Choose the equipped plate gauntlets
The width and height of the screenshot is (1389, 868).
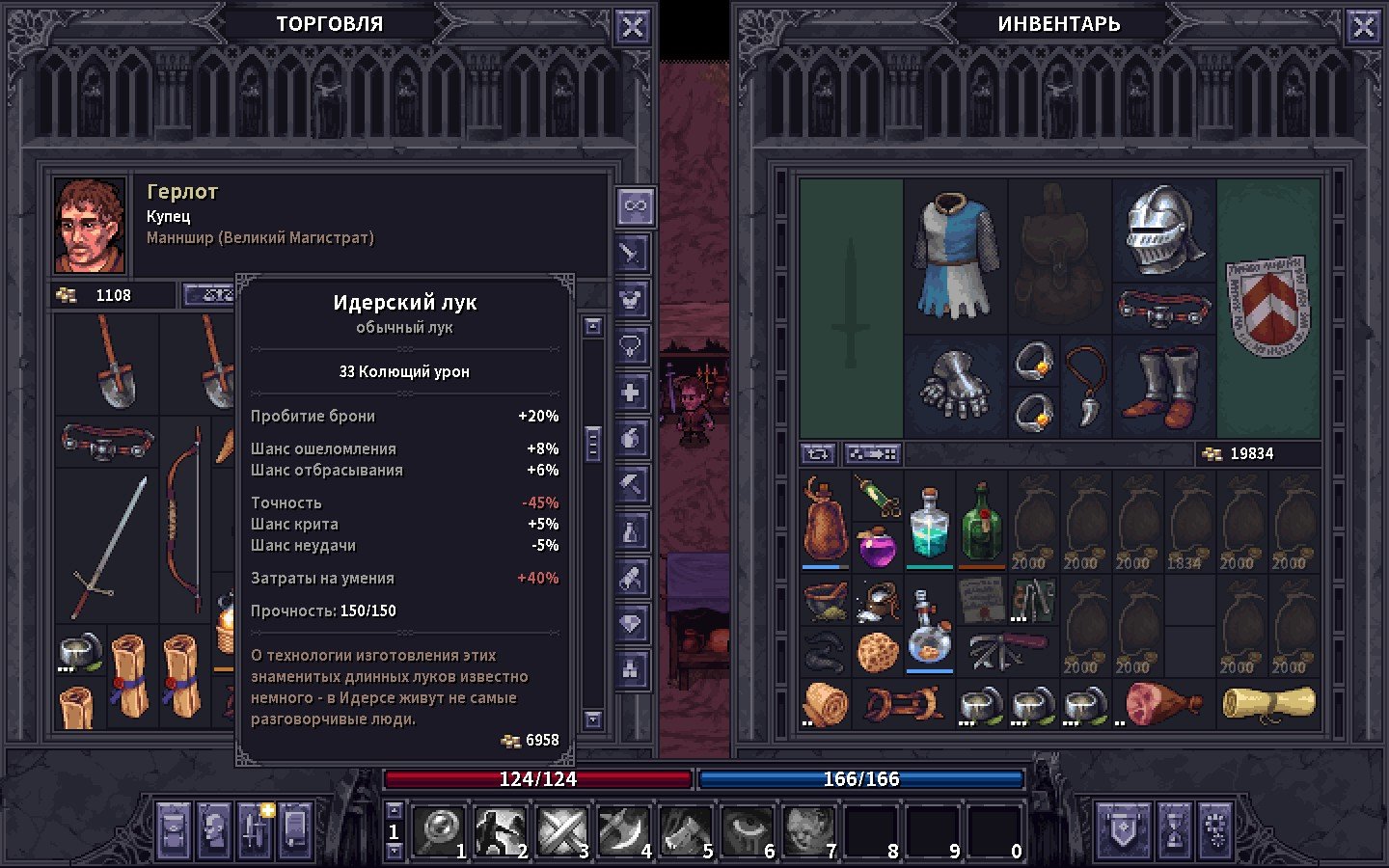955,388
